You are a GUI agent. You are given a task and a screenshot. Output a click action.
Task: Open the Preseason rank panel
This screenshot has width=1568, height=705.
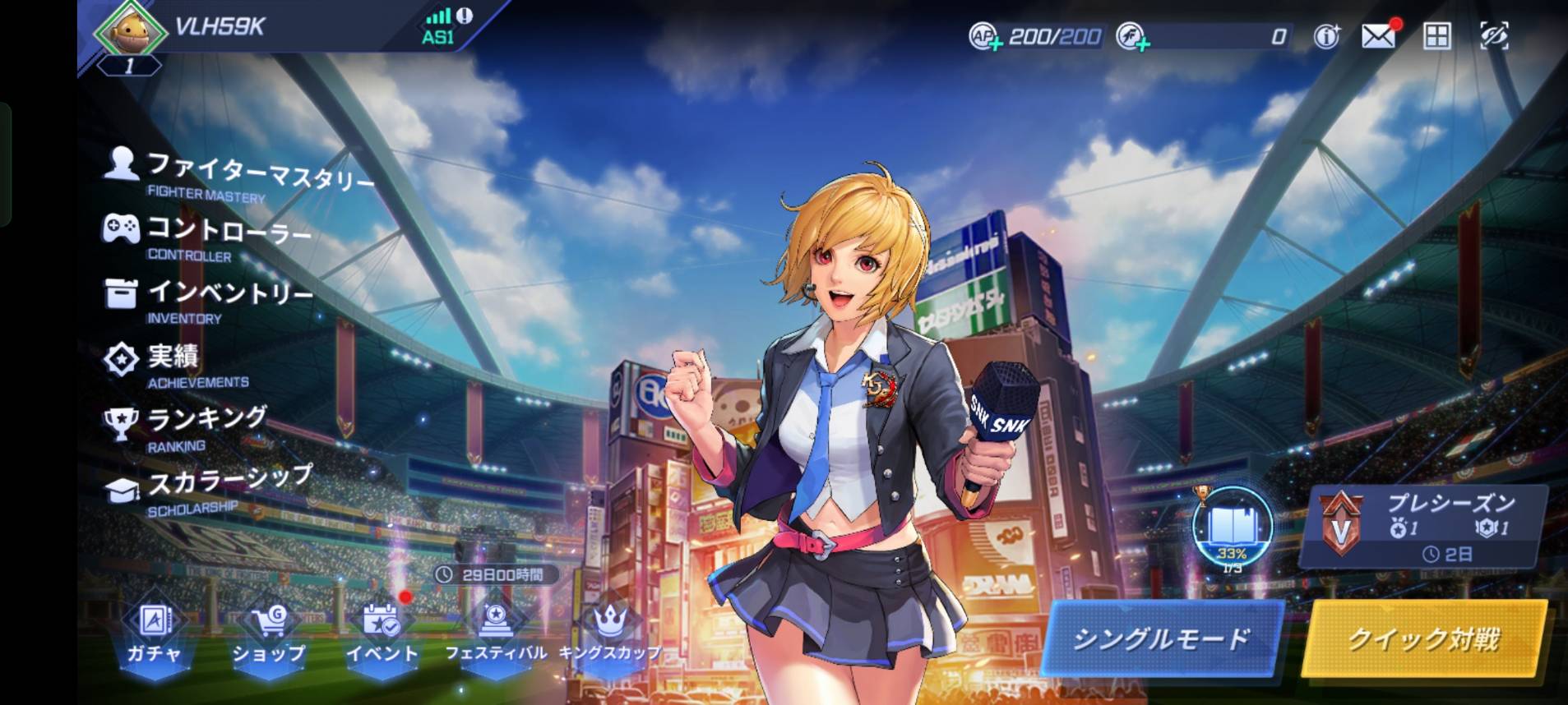point(1424,526)
